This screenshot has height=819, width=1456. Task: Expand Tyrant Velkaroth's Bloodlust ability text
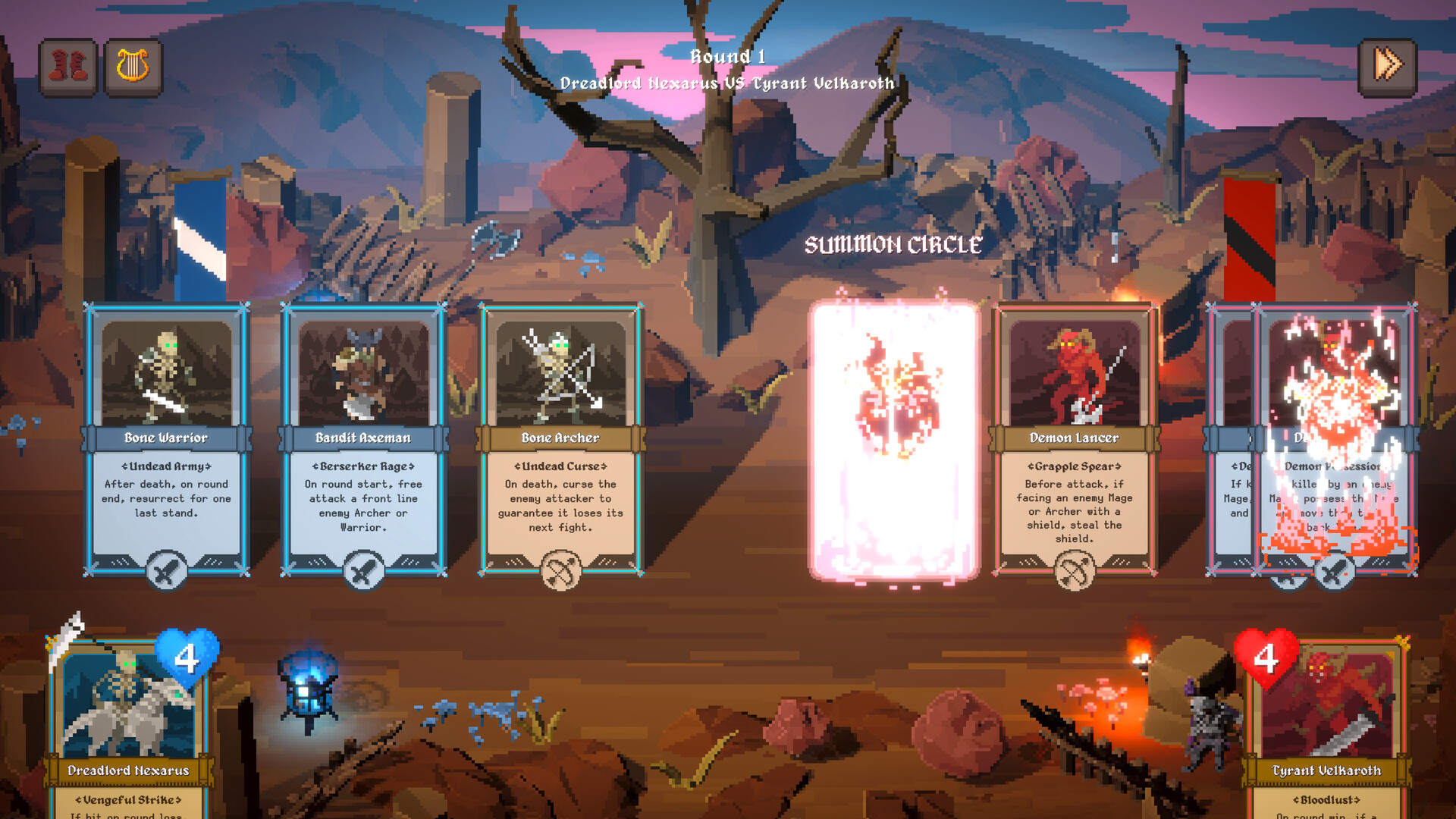tap(1326, 800)
